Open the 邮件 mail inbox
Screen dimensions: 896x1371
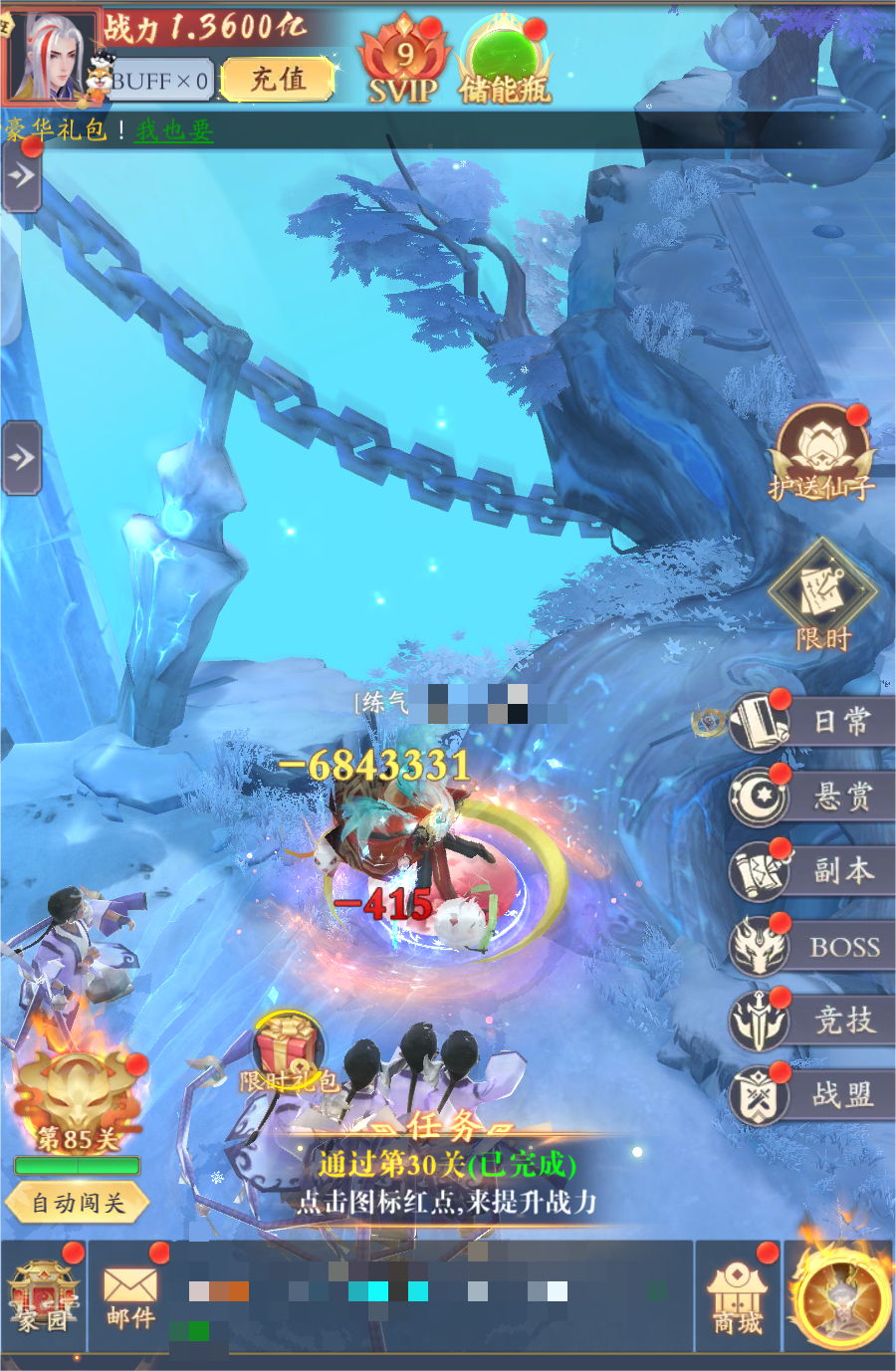[130, 1296]
